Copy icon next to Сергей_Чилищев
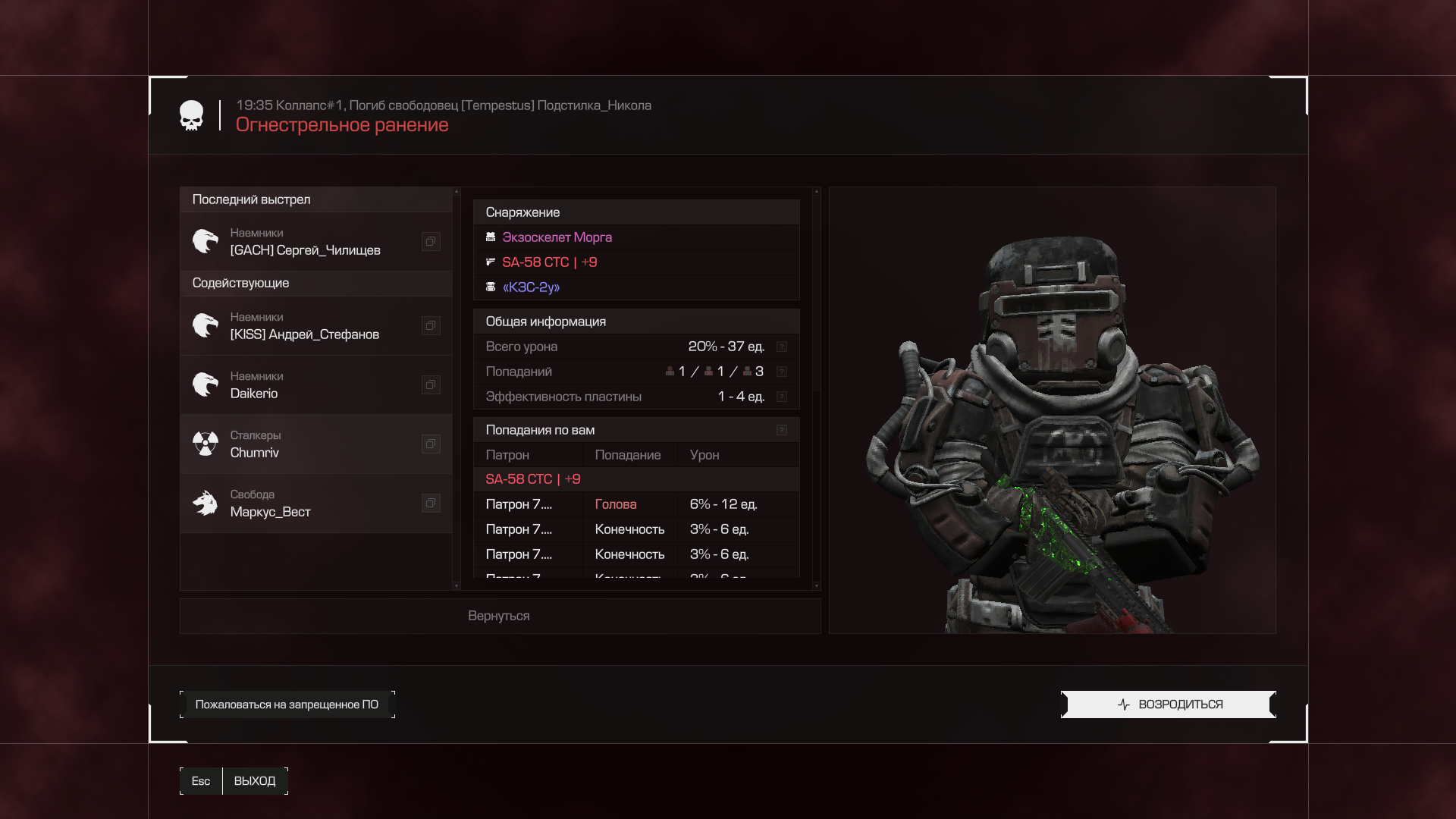 (x=431, y=242)
